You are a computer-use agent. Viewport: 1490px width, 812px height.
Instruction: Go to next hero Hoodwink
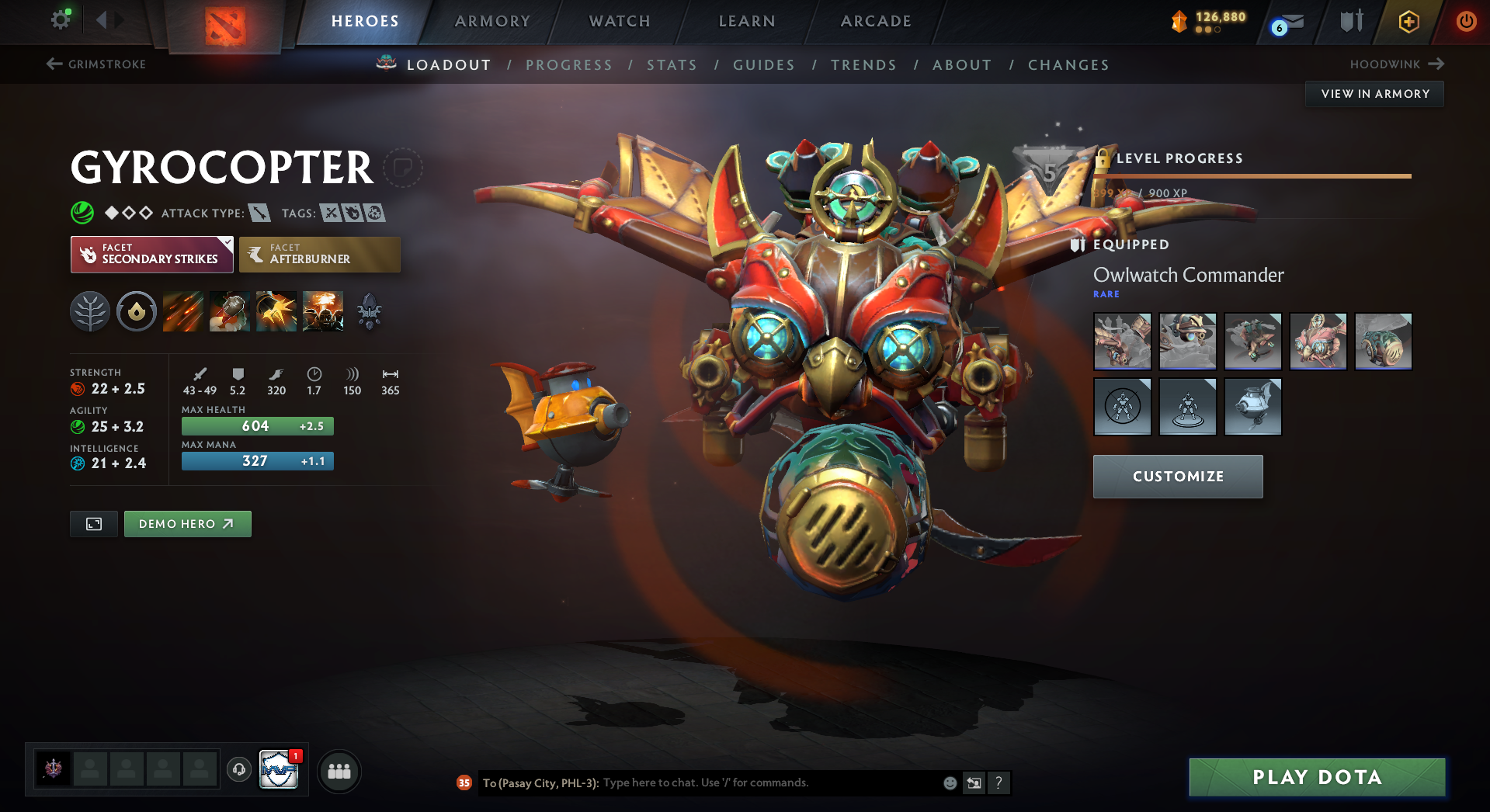coord(1396,64)
